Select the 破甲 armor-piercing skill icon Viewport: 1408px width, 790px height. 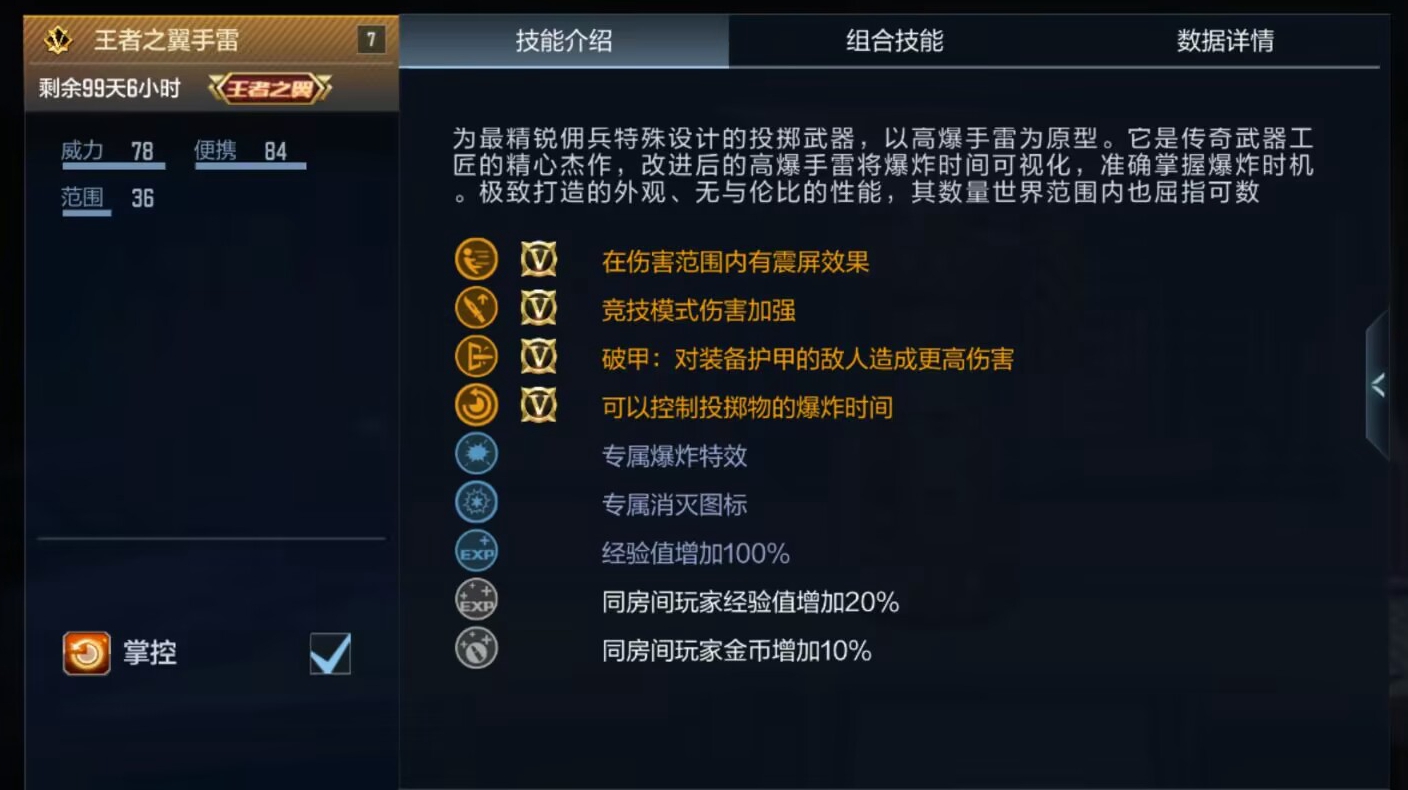(476, 356)
